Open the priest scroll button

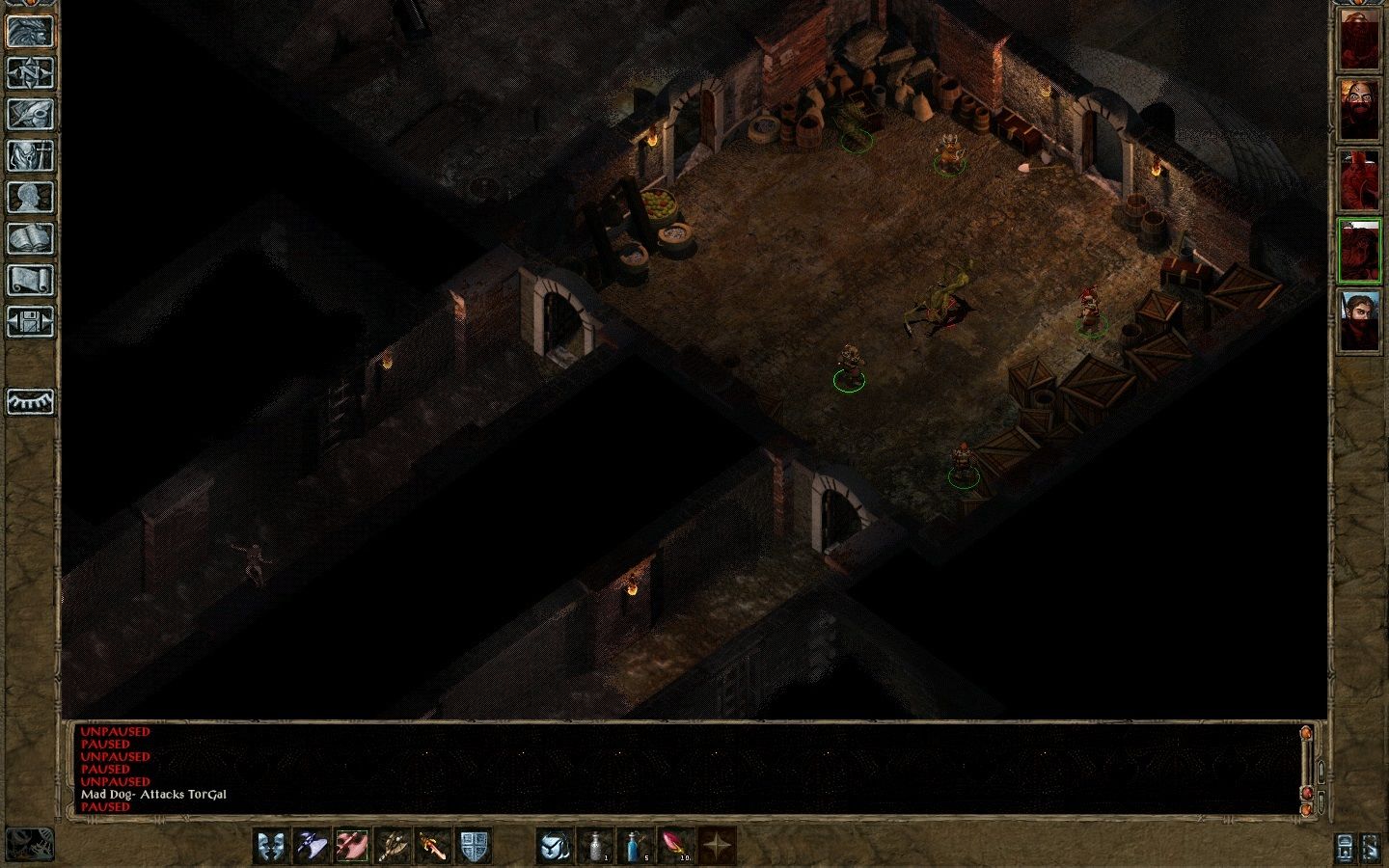(30, 280)
